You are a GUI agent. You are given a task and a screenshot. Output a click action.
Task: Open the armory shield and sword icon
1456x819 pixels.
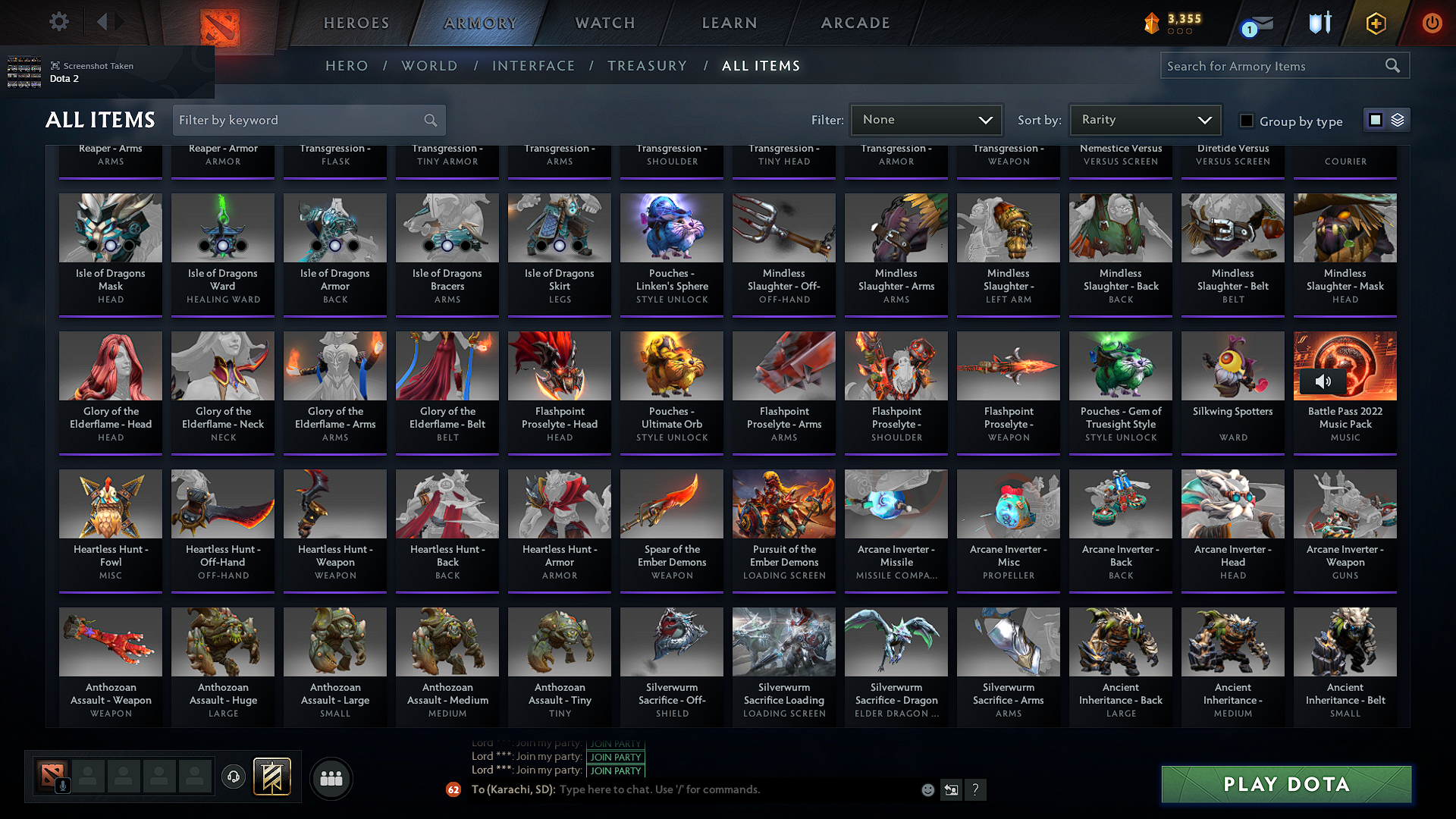click(x=1319, y=24)
